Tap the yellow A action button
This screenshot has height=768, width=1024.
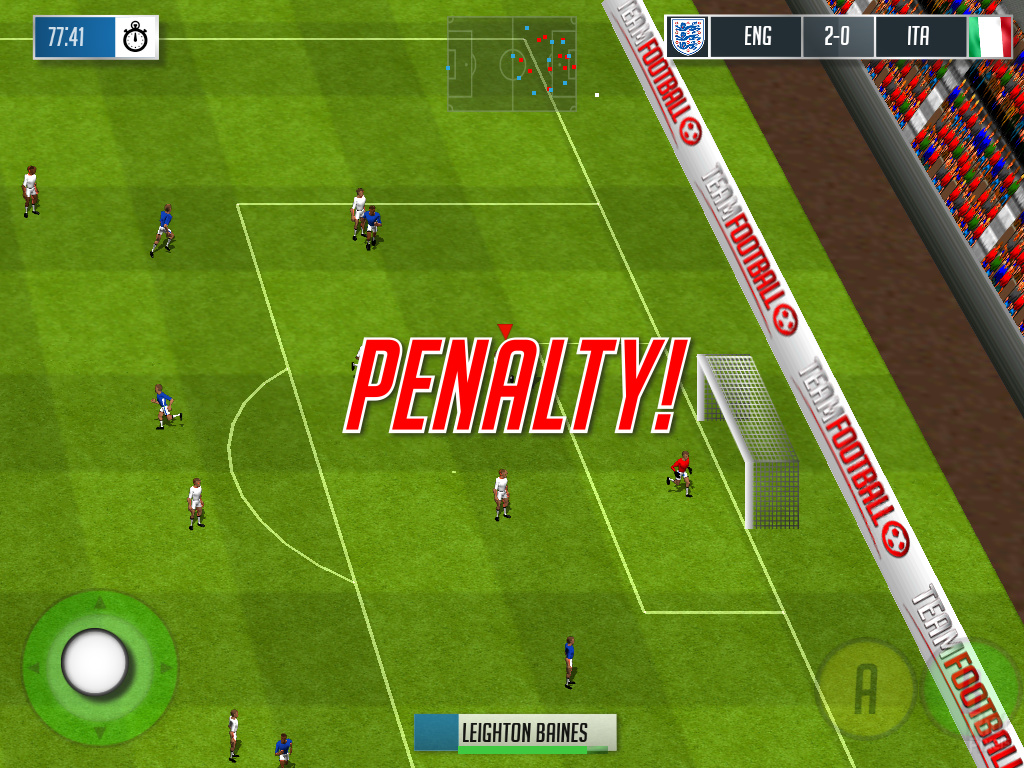[x=865, y=687]
